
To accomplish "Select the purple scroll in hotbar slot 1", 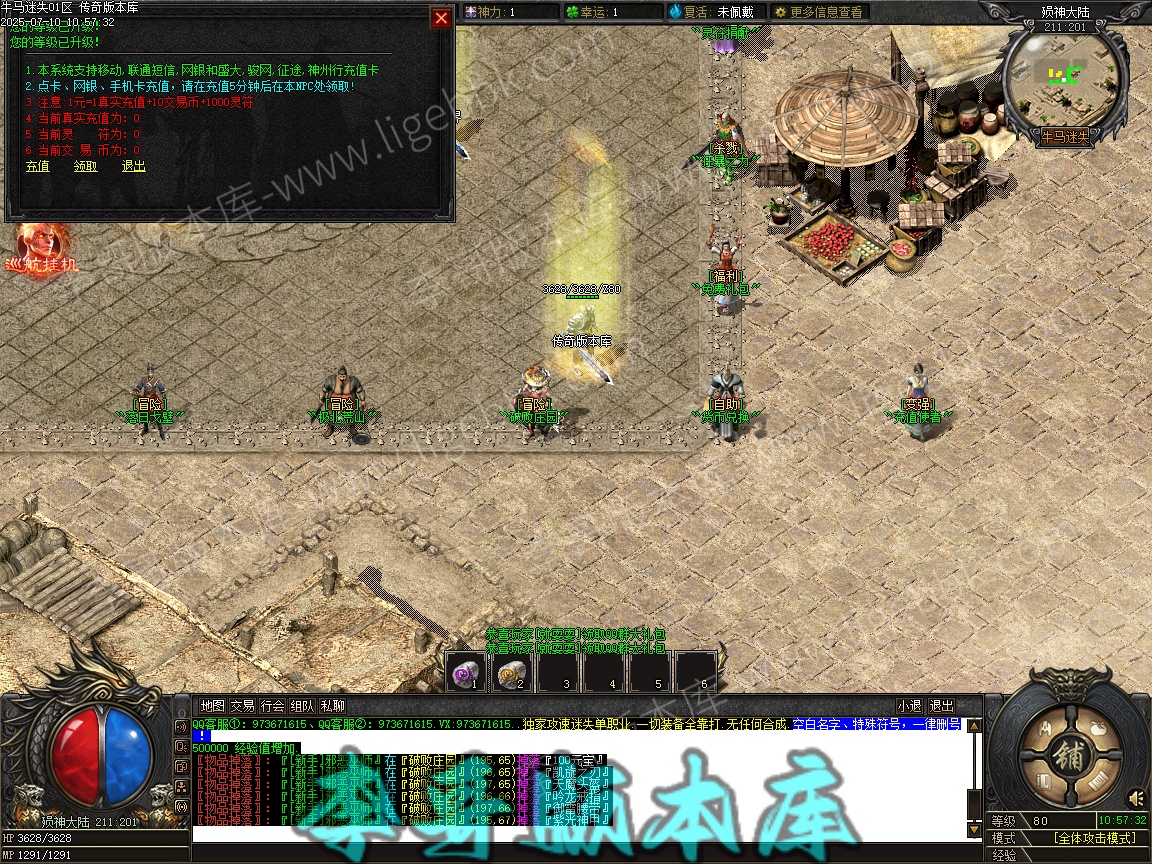I will (465, 672).
